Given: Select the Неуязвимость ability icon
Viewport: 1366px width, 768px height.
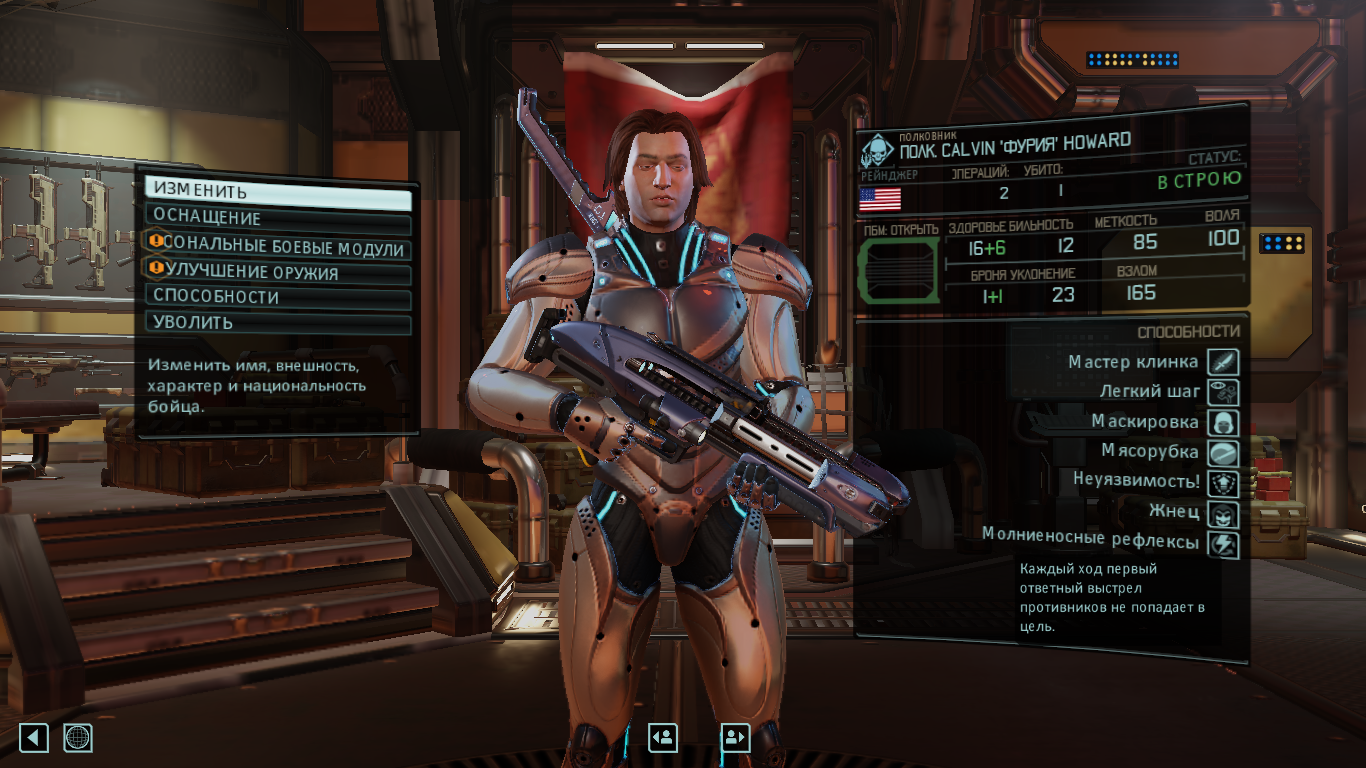Looking at the screenshot, I should 1223,484.
